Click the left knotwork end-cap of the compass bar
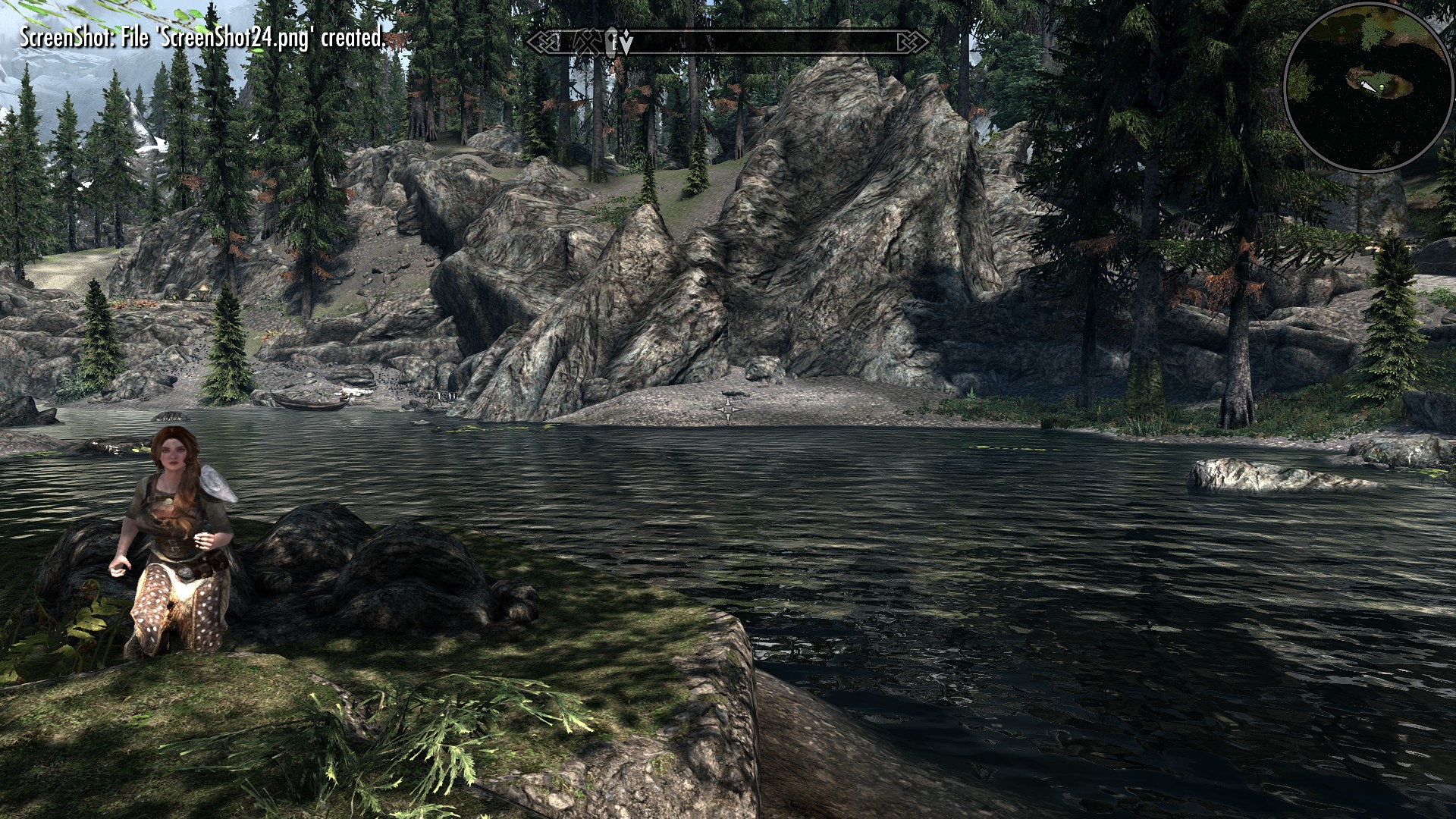1456x819 pixels. point(544,42)
